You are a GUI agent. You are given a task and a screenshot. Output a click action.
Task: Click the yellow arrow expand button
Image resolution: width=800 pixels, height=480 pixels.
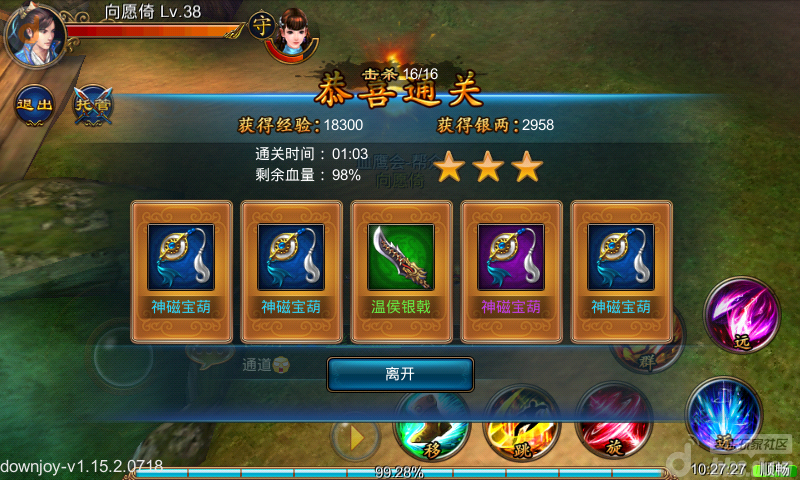point(354,437)
